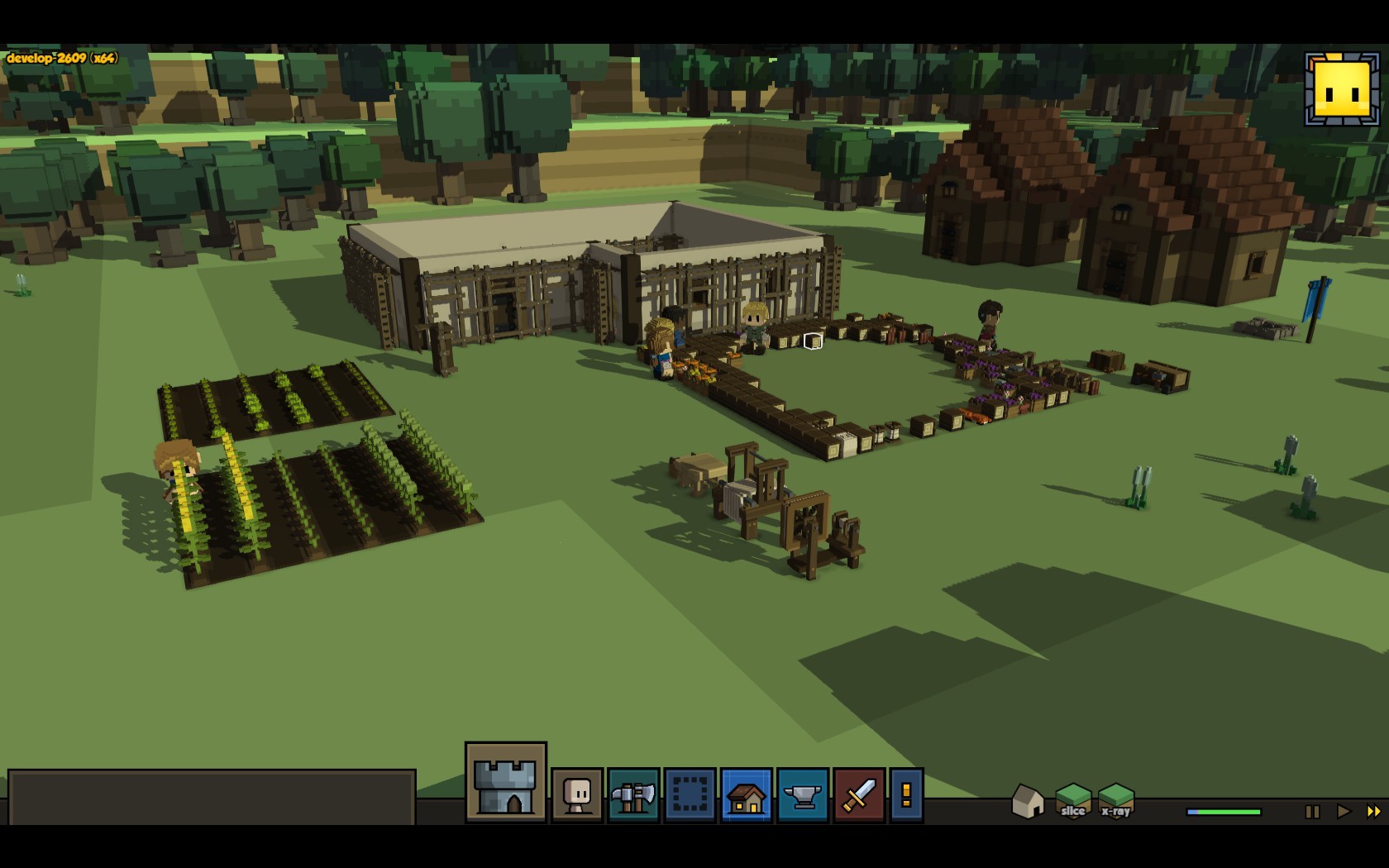Image resolution: width=1389 pixels, height=868 pixels.
Task: Pause the game
Action: (x=1312, y=812)
